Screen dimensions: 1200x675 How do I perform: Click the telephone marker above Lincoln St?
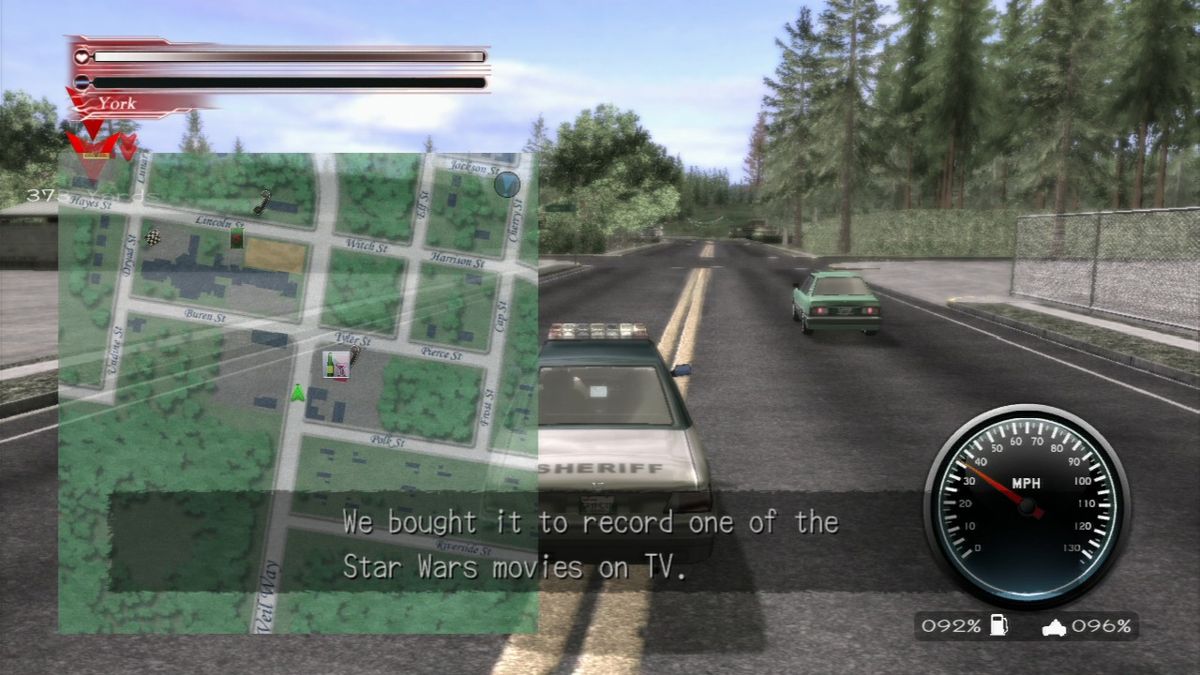point(262,202)
